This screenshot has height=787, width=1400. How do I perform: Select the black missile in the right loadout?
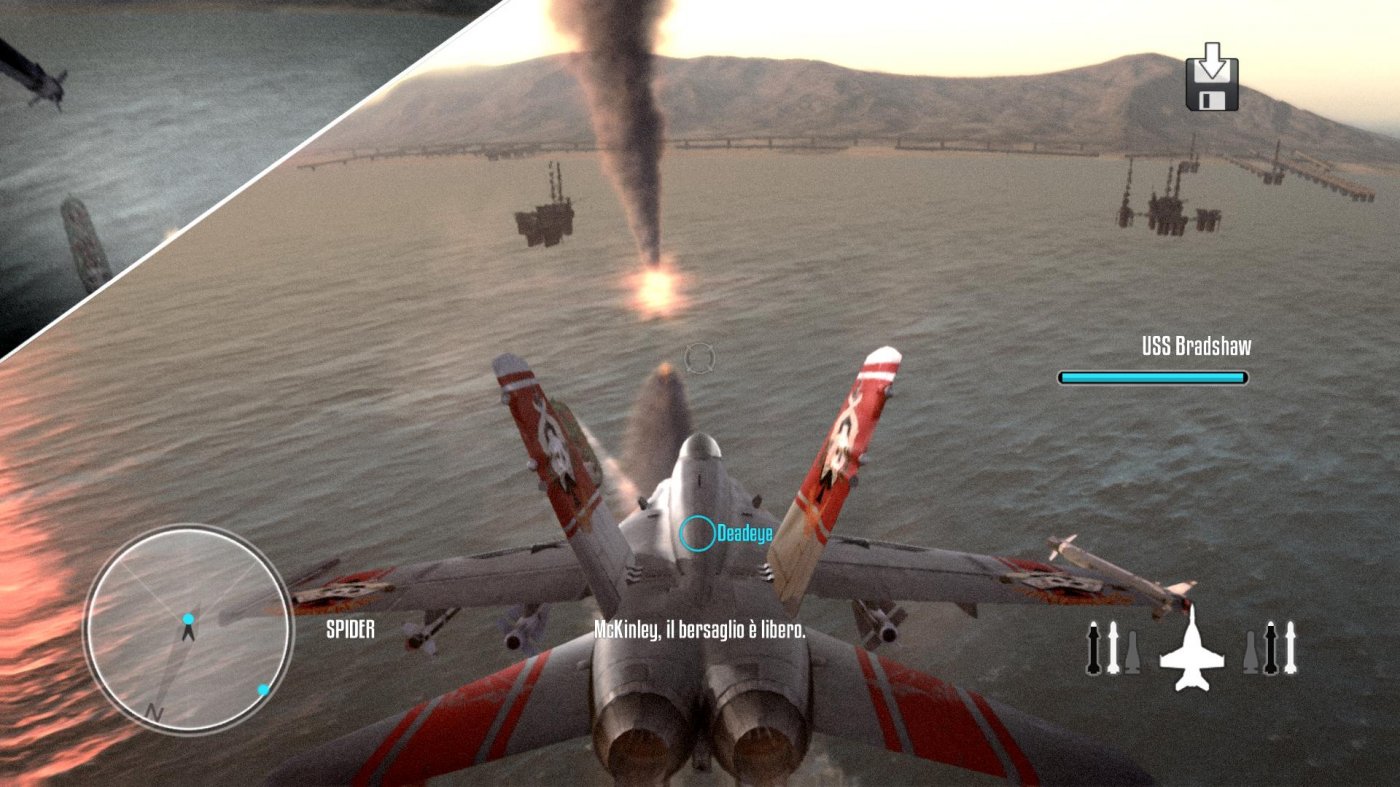point(1270,646)
